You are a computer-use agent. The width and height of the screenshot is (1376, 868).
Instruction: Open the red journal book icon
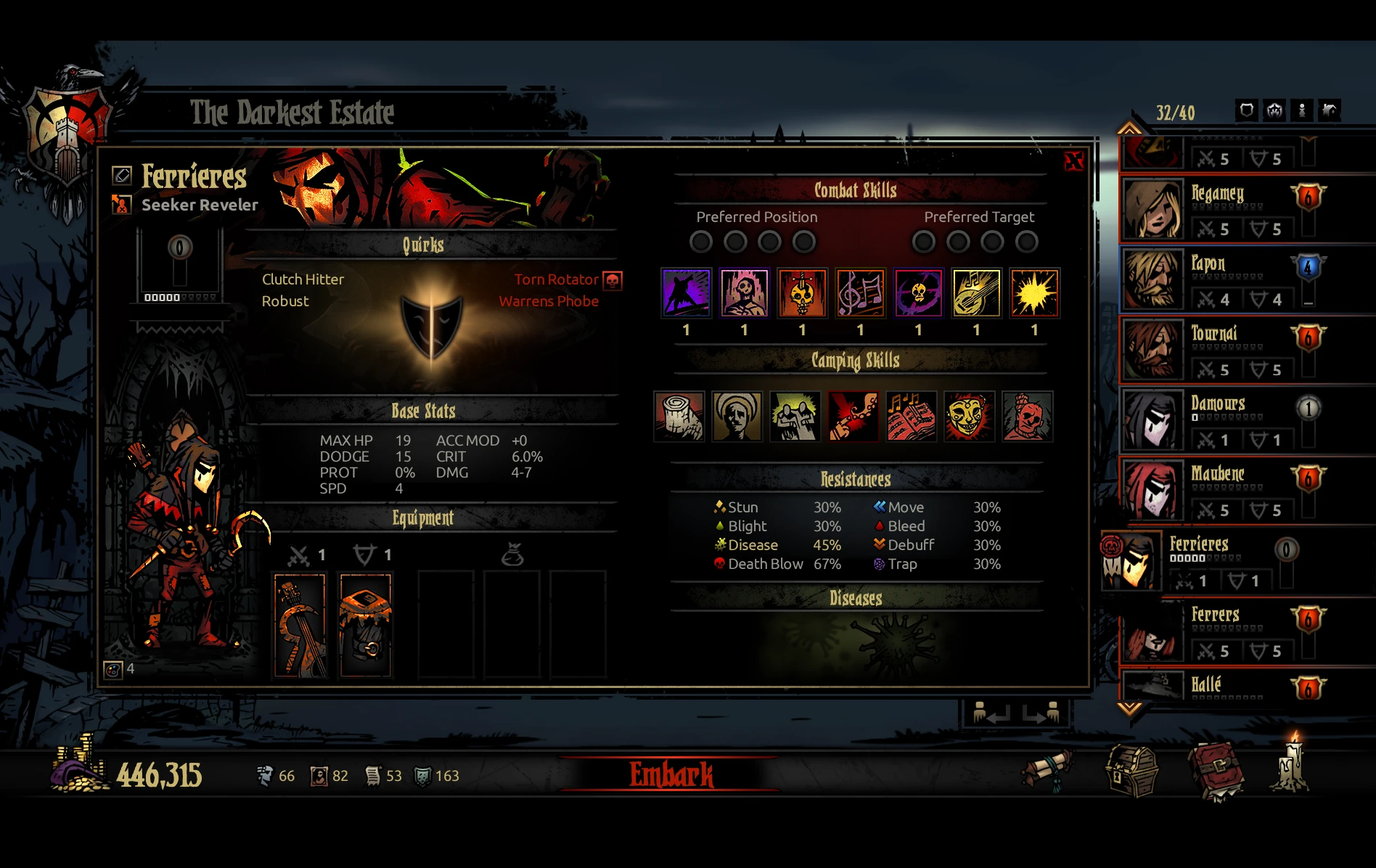point(1216,771)
